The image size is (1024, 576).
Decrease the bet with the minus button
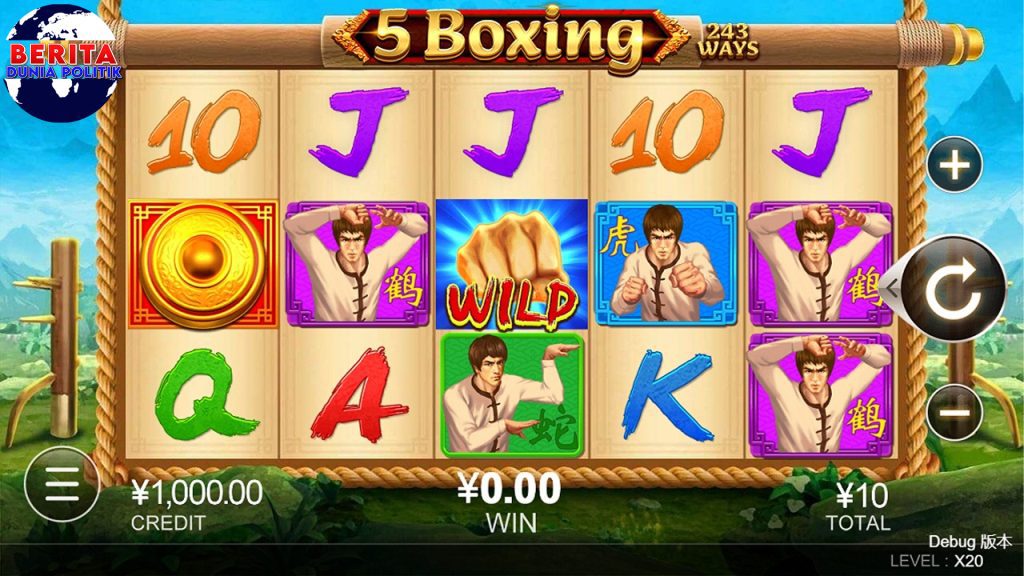pos(955,412)
